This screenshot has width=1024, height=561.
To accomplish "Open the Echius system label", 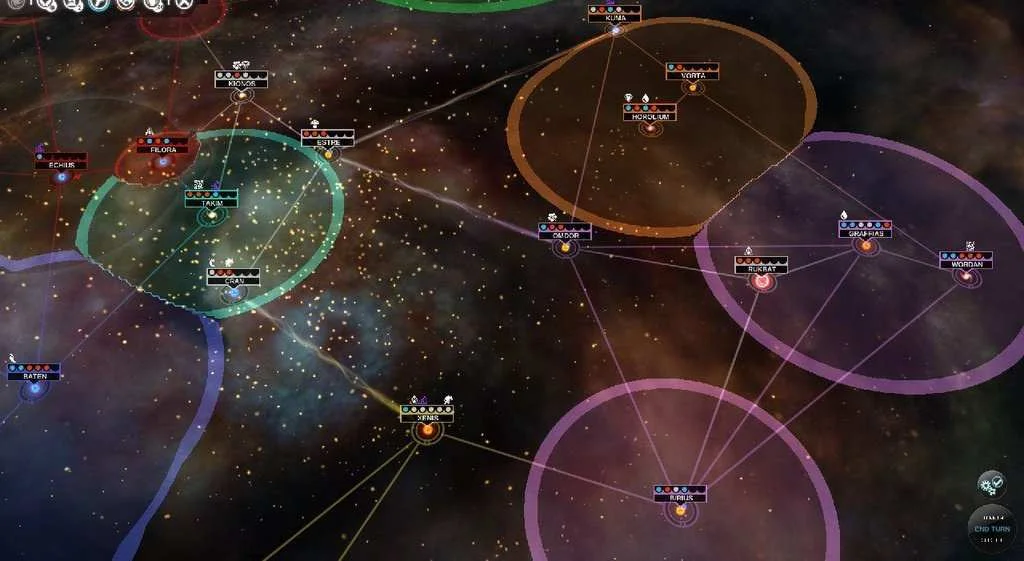I will (61, 165).
